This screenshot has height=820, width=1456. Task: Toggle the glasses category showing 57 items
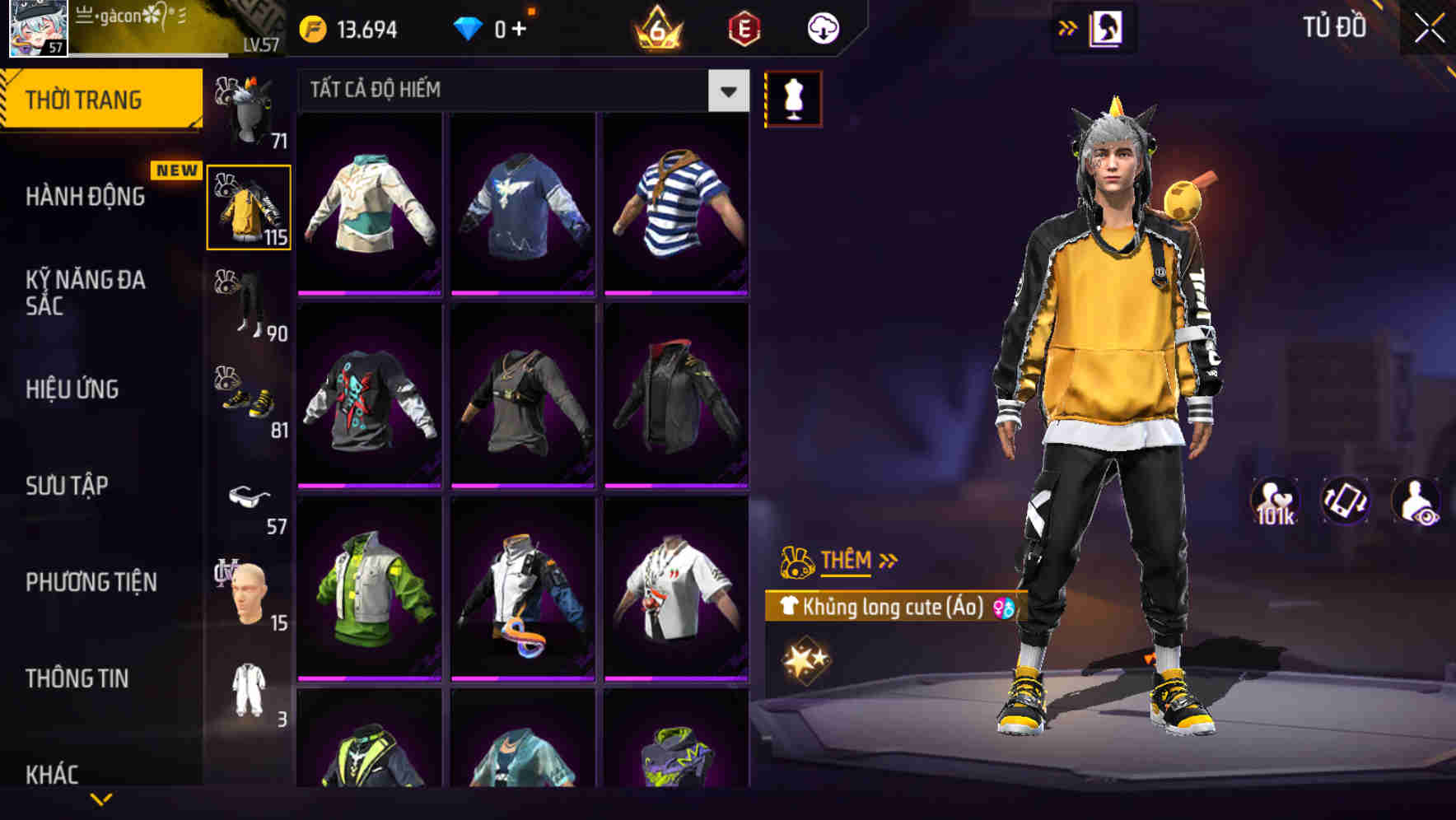click(x=250, y=497)
